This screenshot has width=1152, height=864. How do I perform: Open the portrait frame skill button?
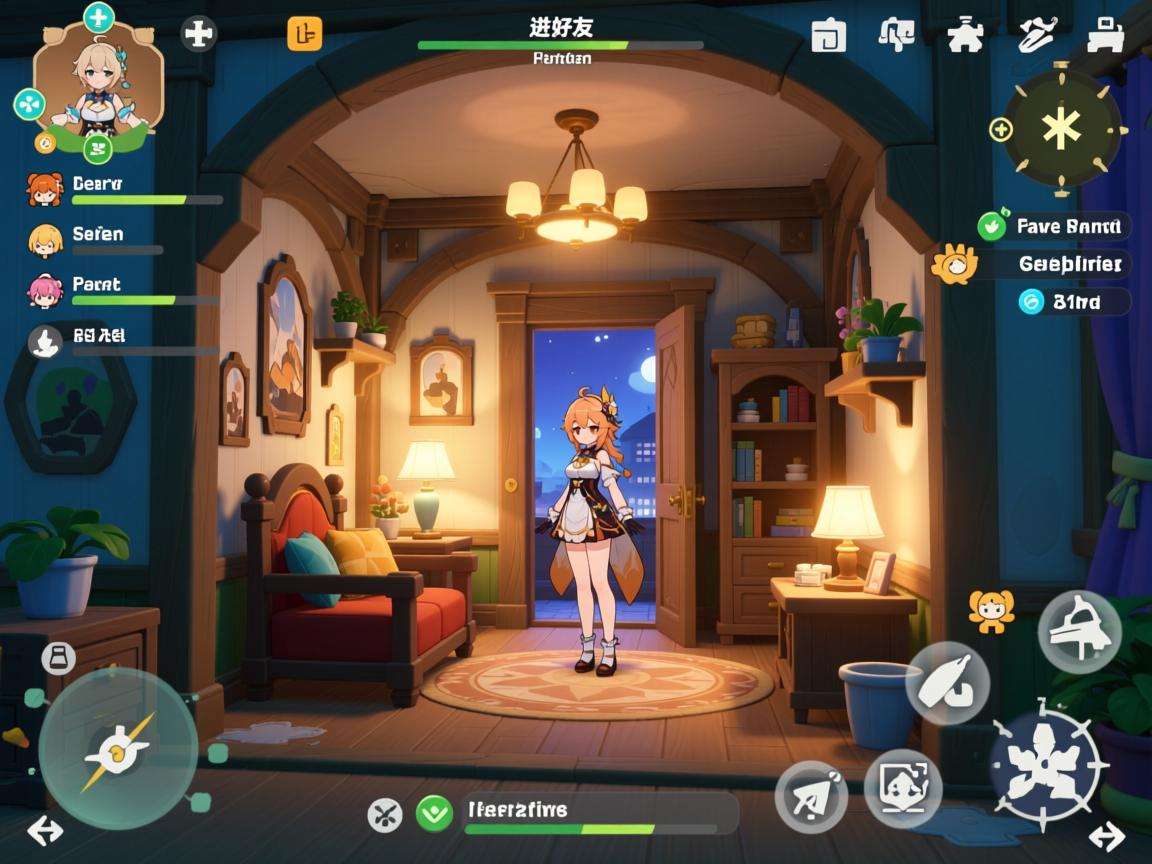point(902,786)
